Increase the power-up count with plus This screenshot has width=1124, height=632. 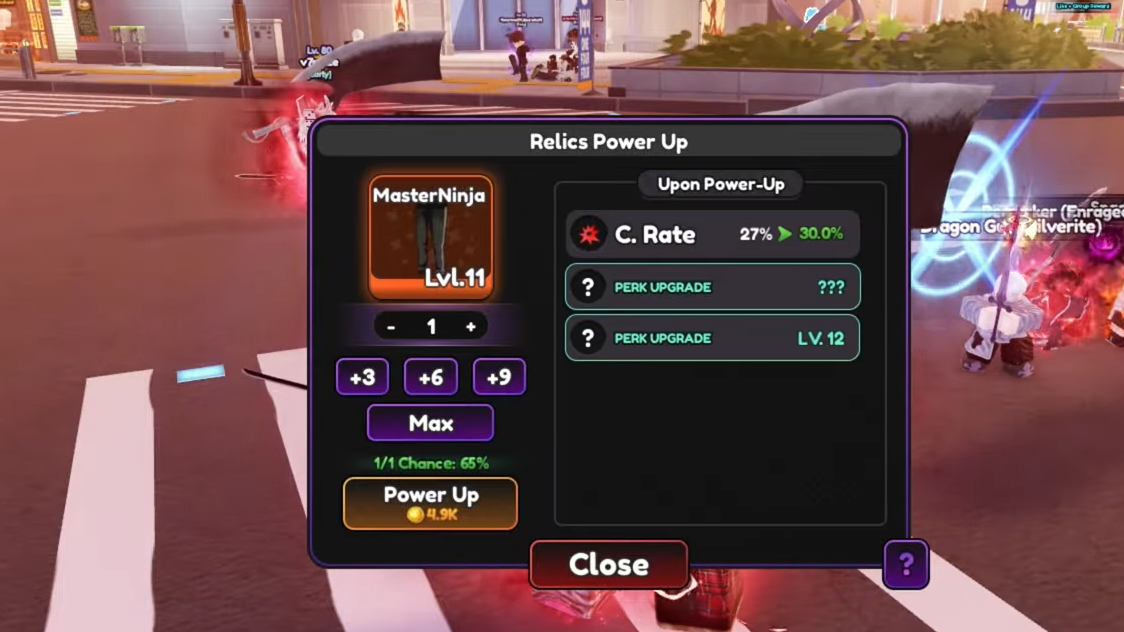[x=470, y=327]
